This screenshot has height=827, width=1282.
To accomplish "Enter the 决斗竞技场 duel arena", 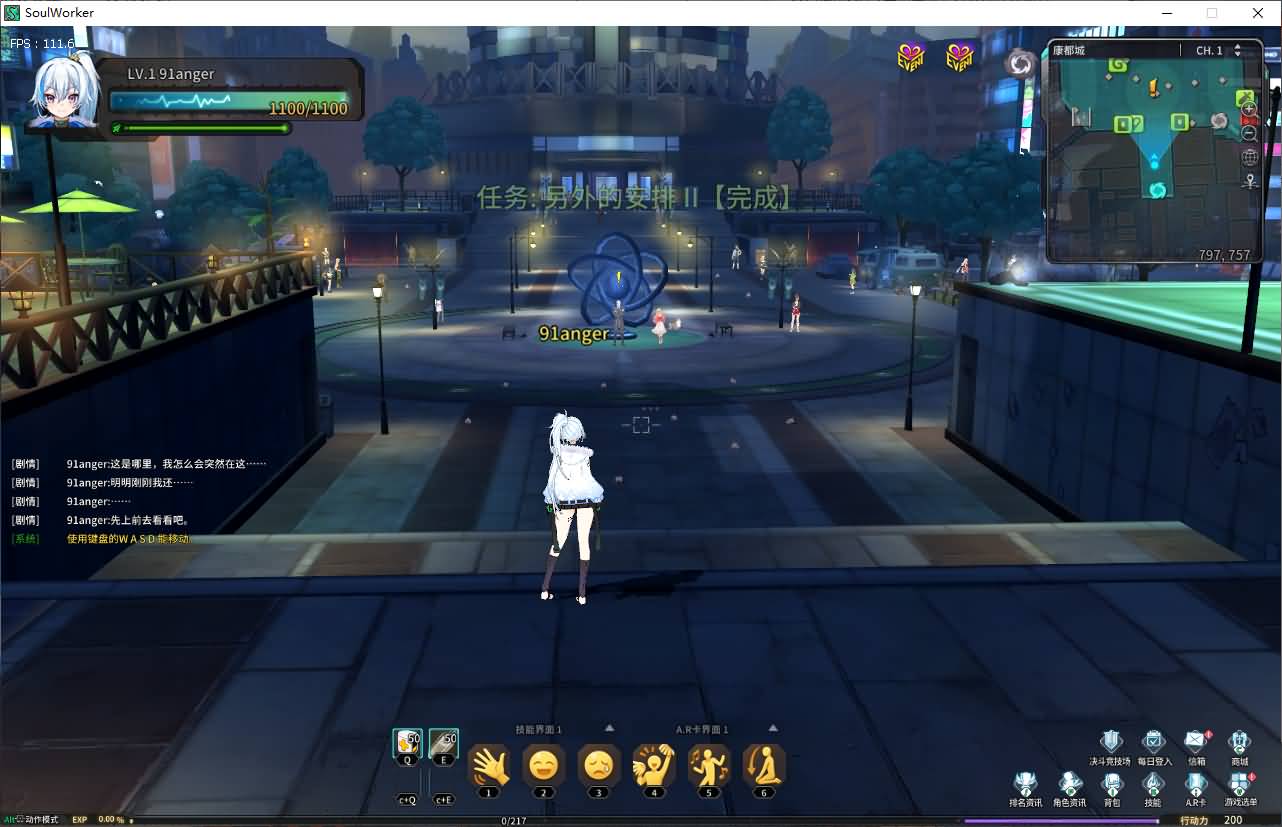I will point(1111,742).
